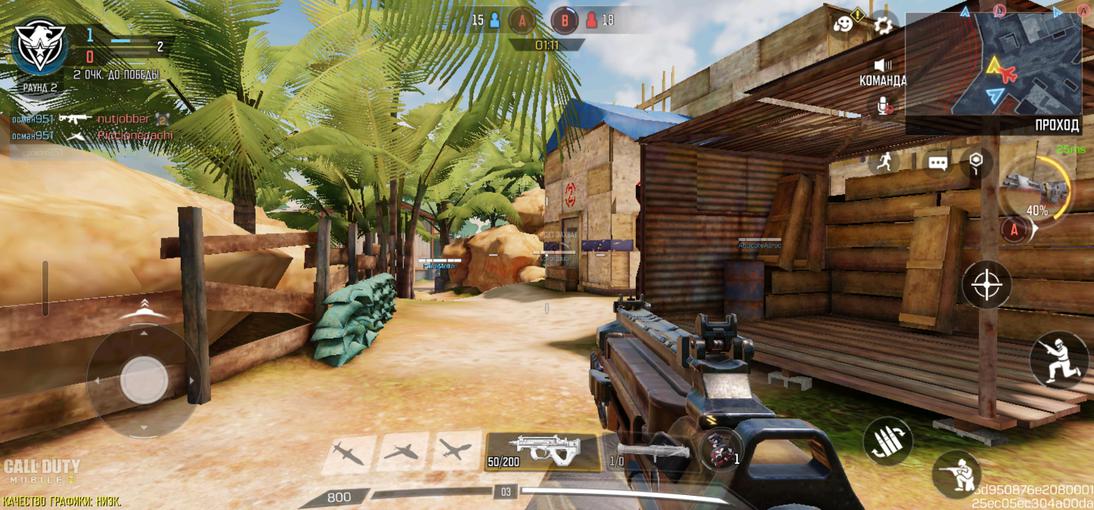Open the settings gear icon
Screen dimensions: 1094x510
884,23
